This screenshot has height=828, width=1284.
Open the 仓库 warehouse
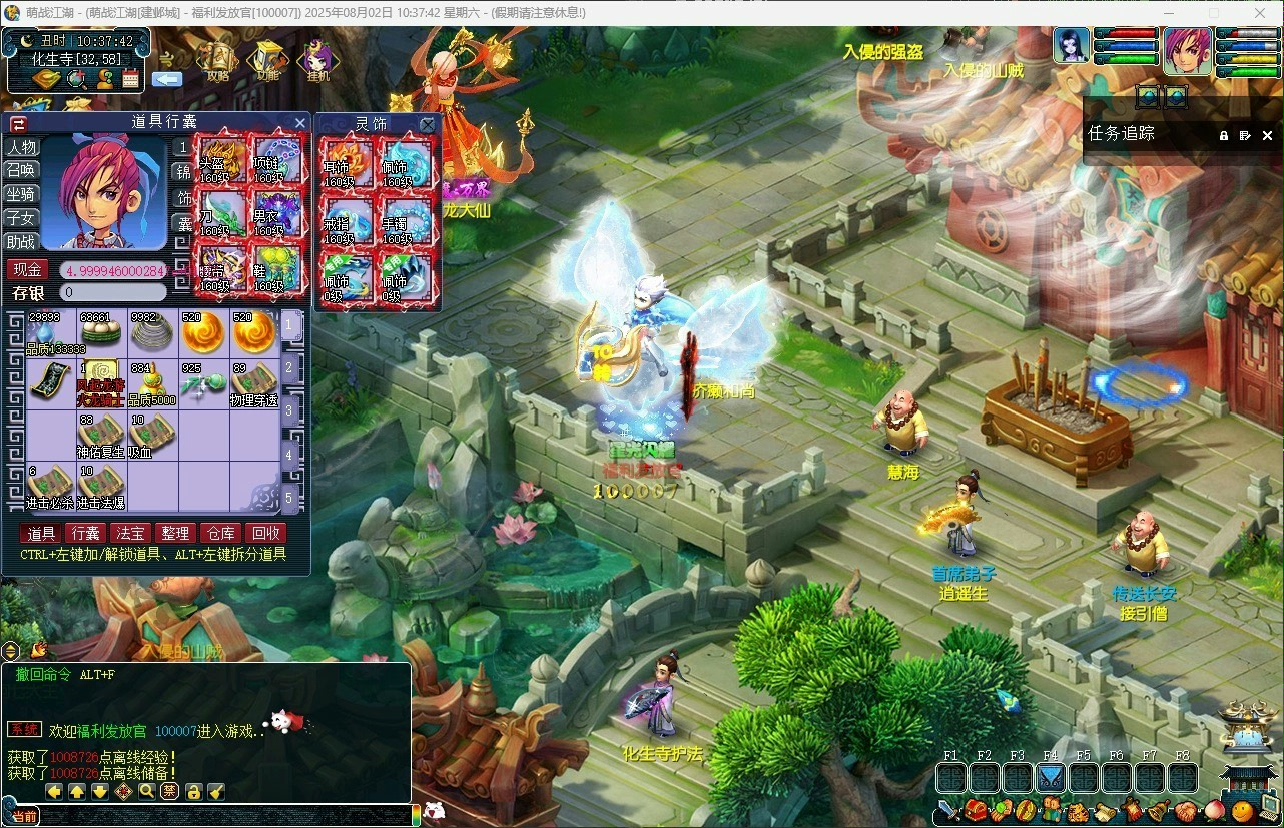coord(220,534)
